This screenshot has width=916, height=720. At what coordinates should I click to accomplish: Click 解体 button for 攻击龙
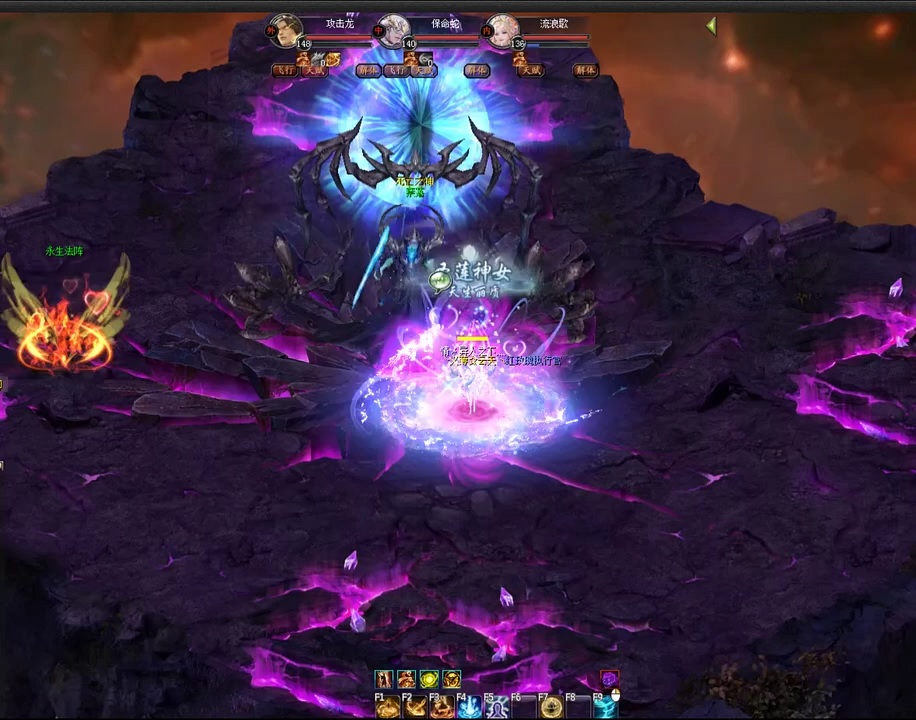click(368, 71)
